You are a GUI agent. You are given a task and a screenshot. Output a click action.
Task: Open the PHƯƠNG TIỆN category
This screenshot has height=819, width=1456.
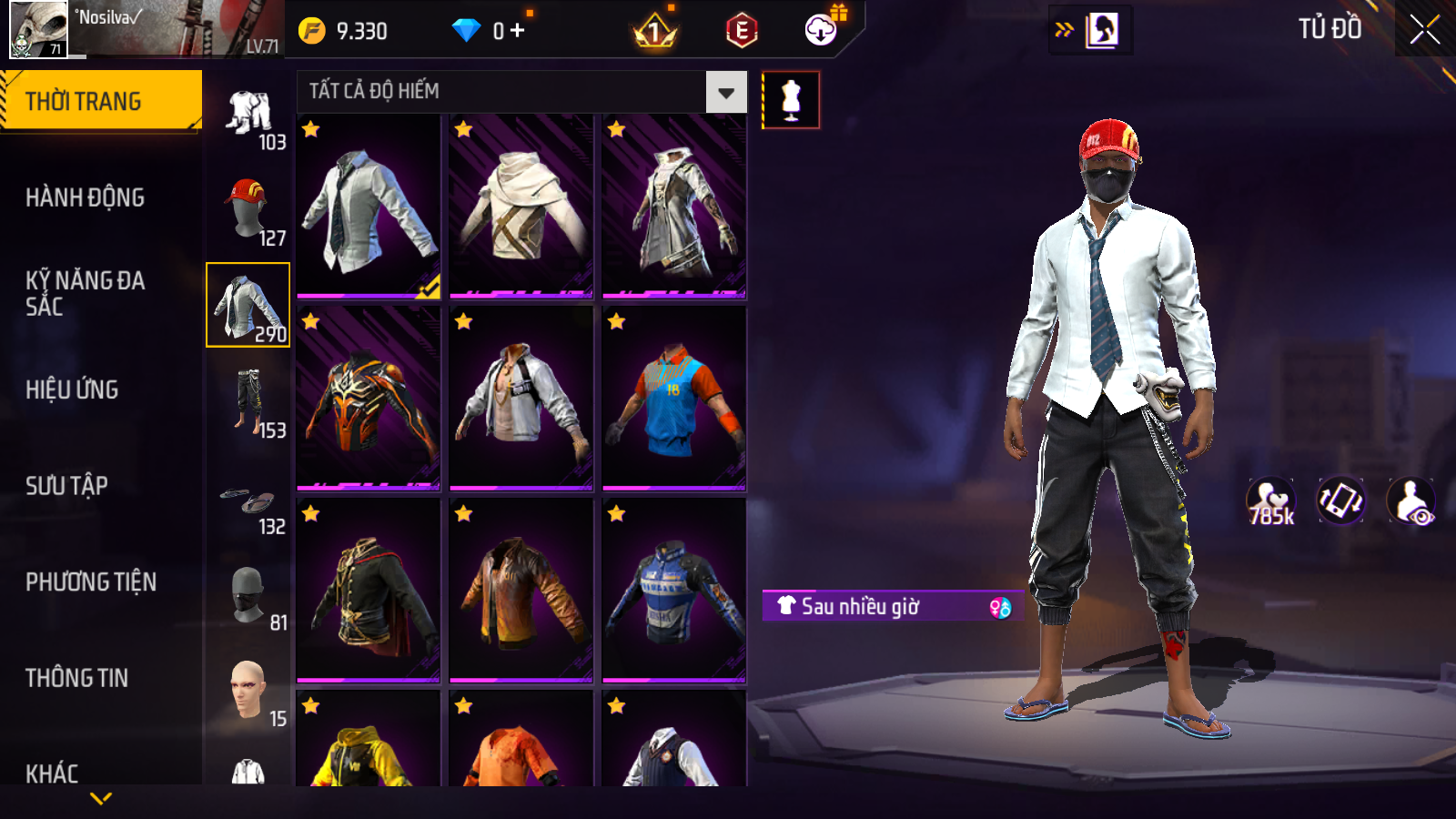coord(91,582)
